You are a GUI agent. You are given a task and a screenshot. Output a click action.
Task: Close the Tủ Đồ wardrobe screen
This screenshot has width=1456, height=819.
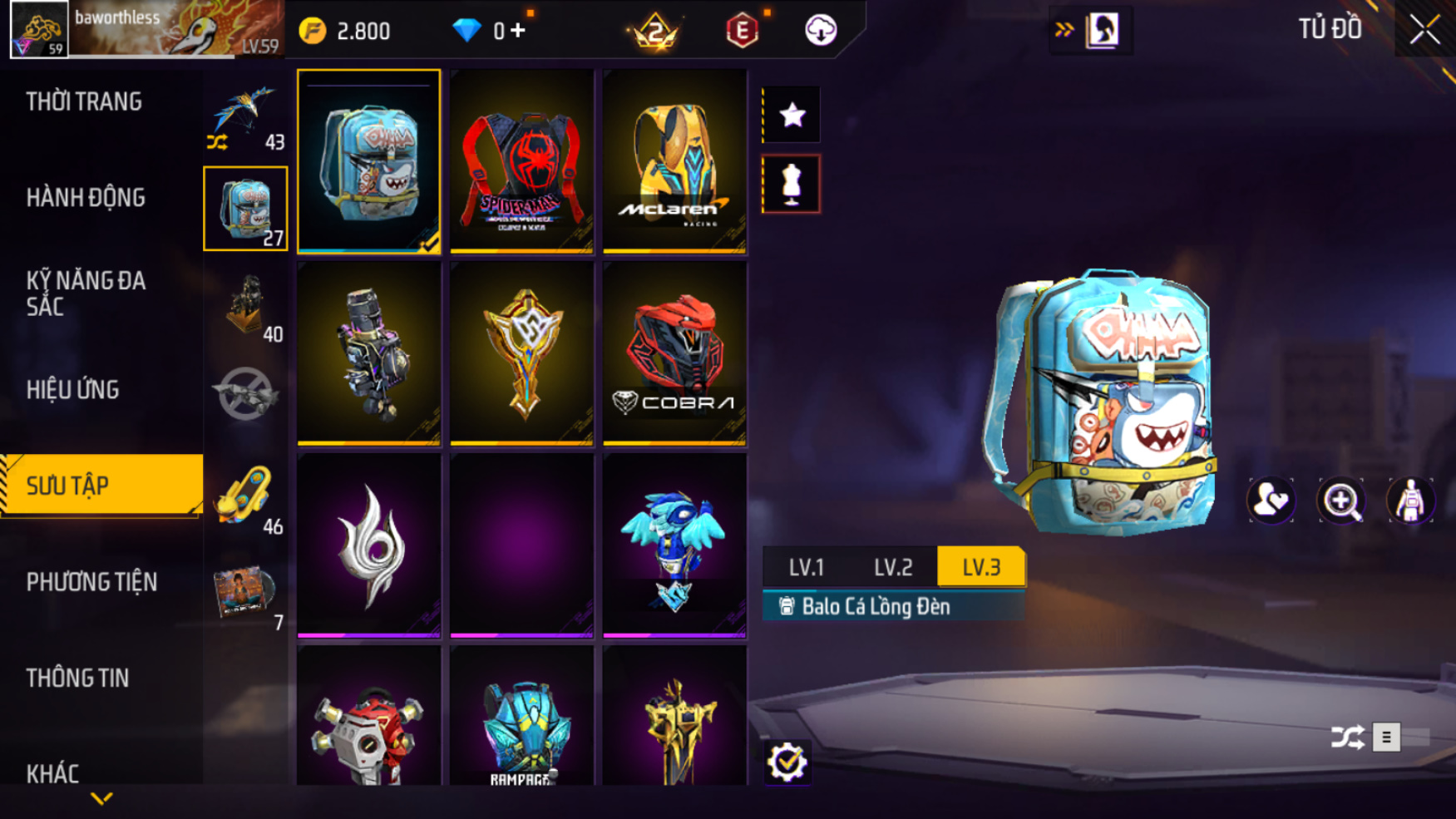click(x=1424, y=30)
